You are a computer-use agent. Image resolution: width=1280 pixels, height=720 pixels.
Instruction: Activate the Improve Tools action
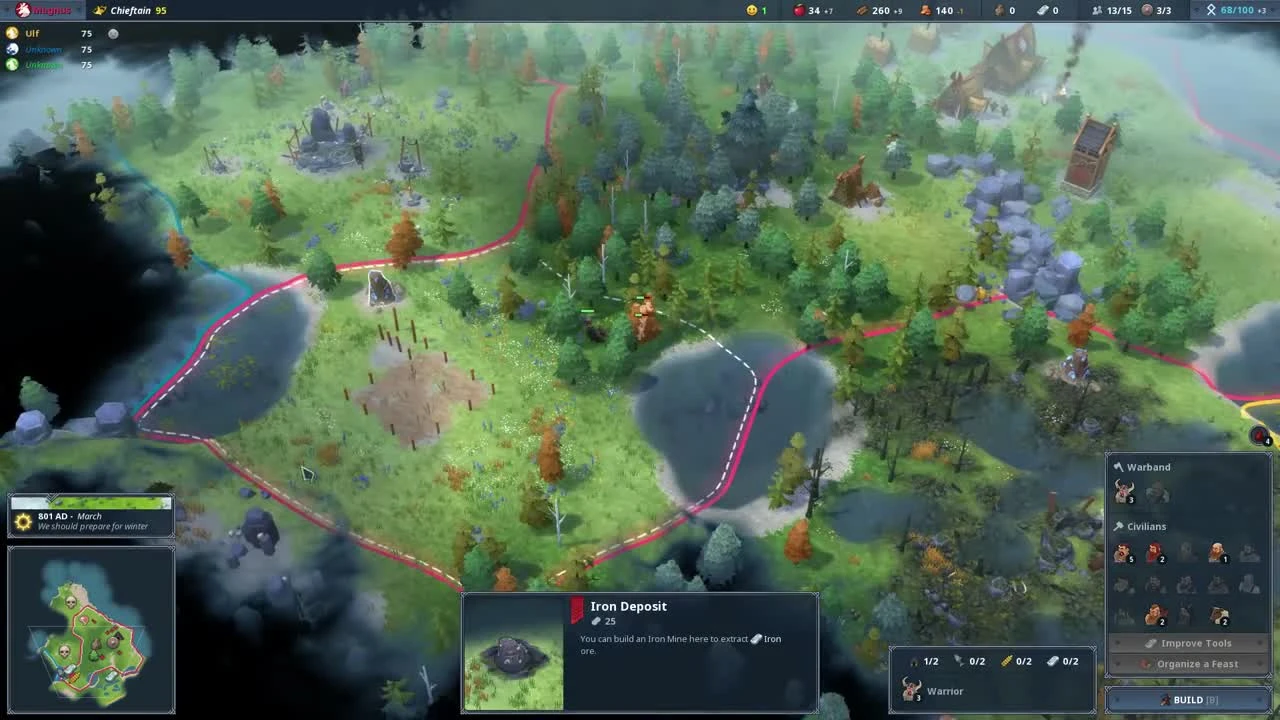tap(1188, 643)
